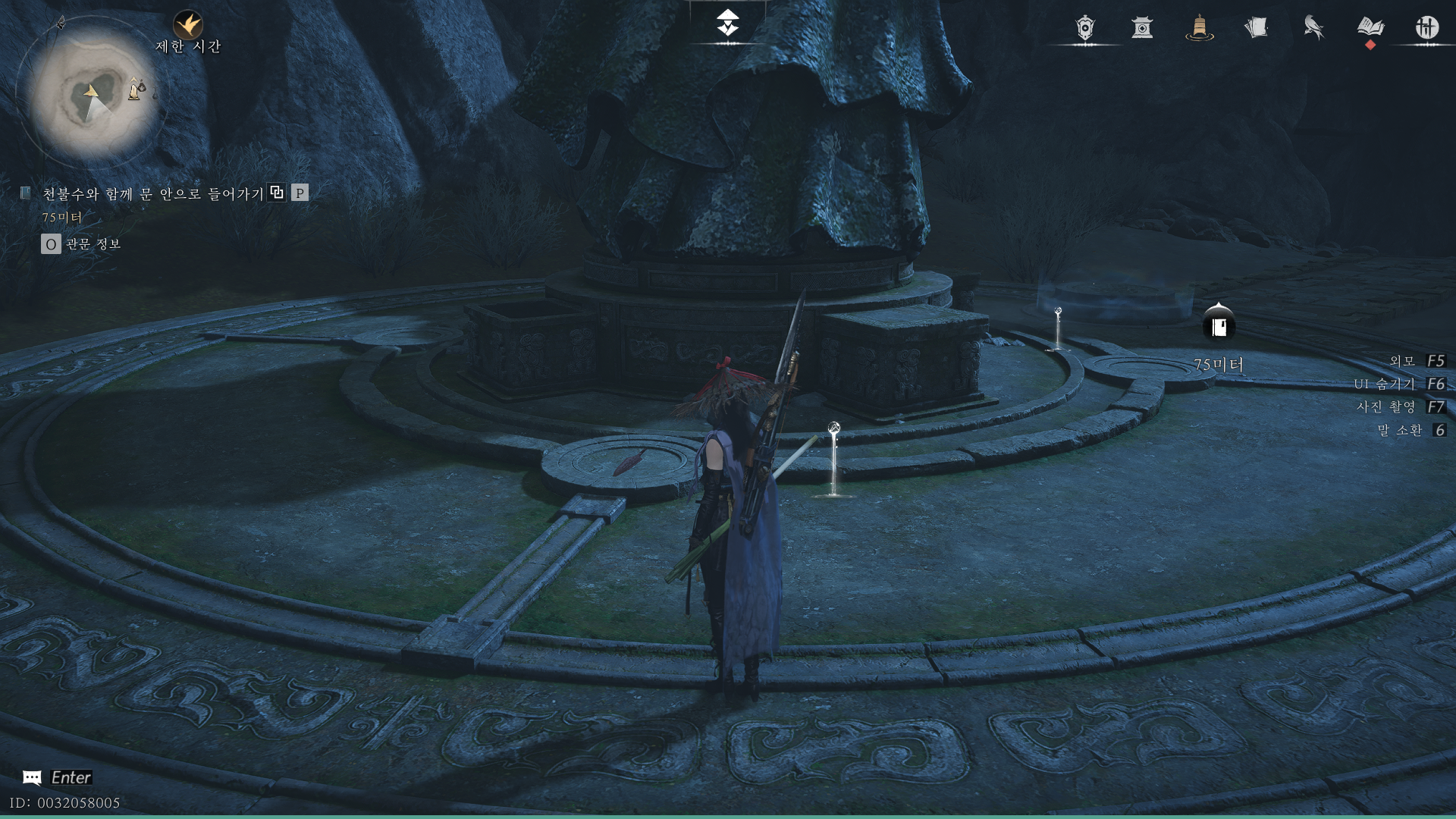Open the bird messenger icon

(1313, 28)
